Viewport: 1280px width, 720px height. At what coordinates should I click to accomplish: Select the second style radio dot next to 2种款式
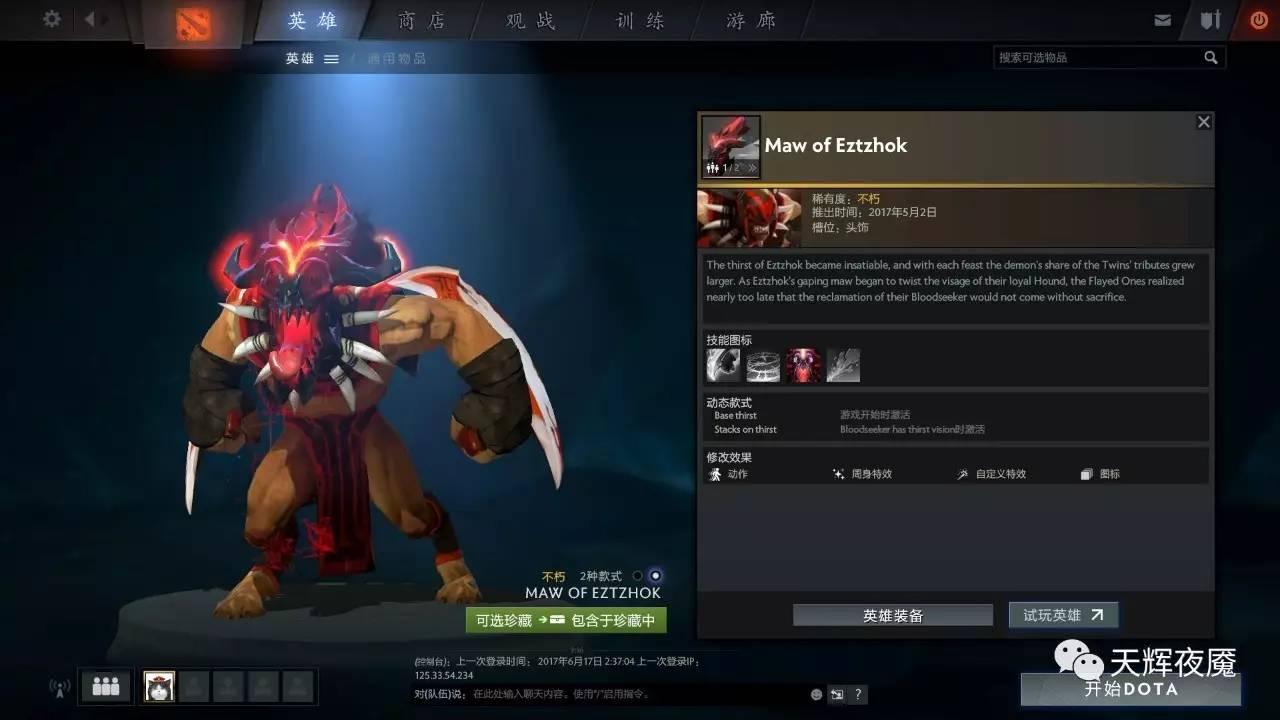click(x=655, y=575)
